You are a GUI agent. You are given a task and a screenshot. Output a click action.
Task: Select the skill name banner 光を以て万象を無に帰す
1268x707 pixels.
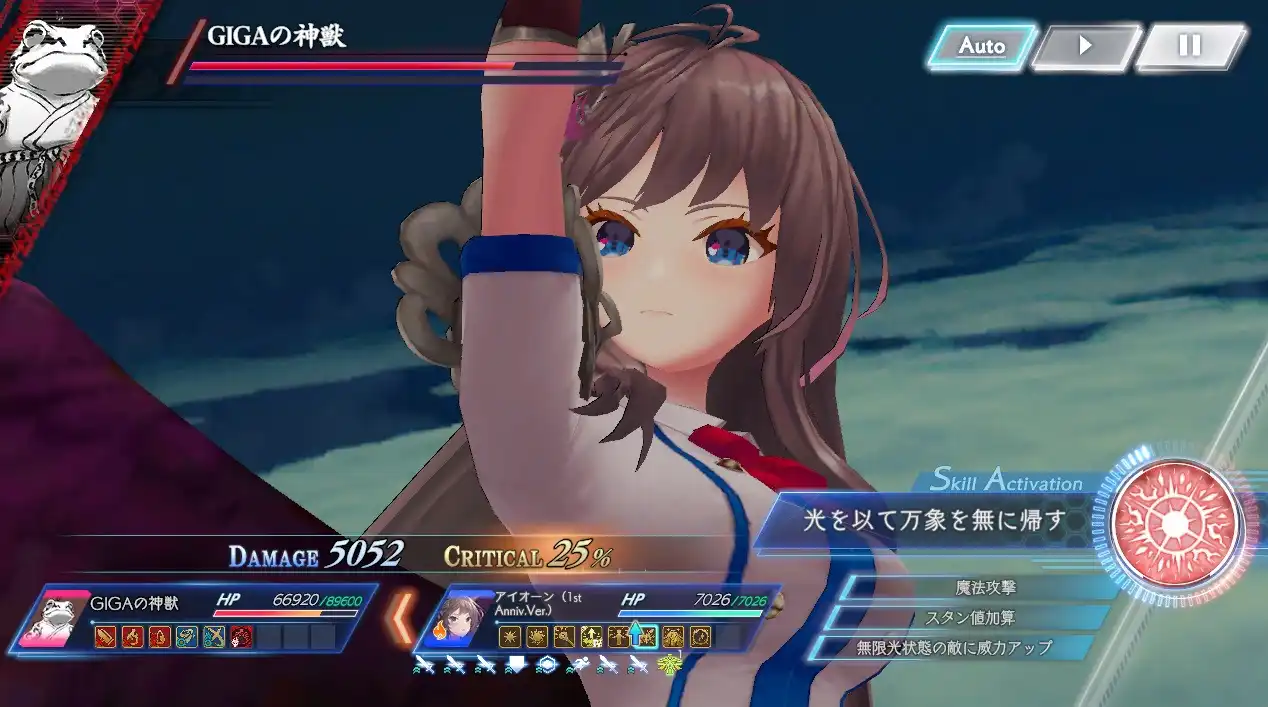[930, 520]
